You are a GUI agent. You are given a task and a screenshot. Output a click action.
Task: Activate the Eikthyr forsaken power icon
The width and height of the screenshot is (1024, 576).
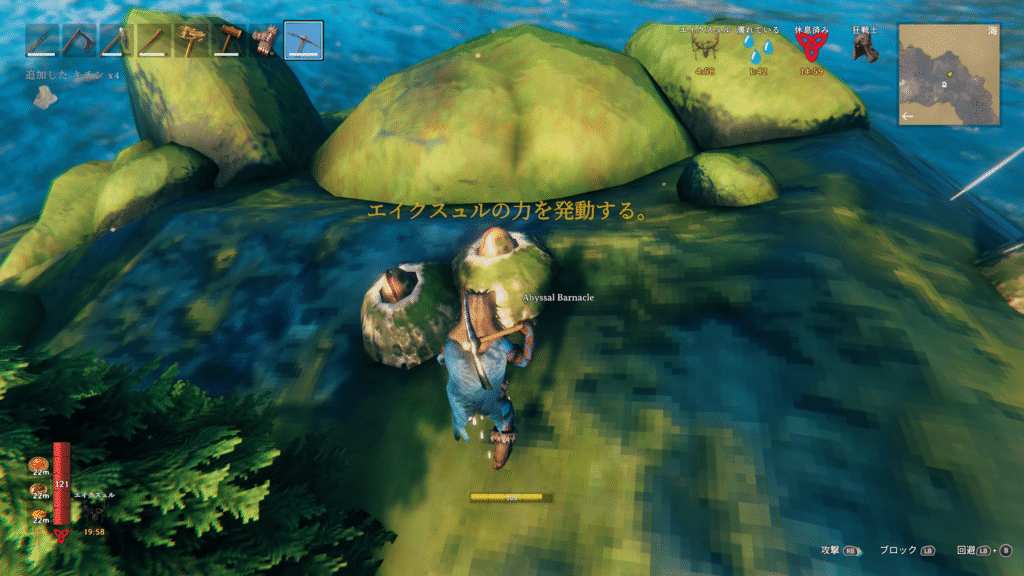coord(93,514)
